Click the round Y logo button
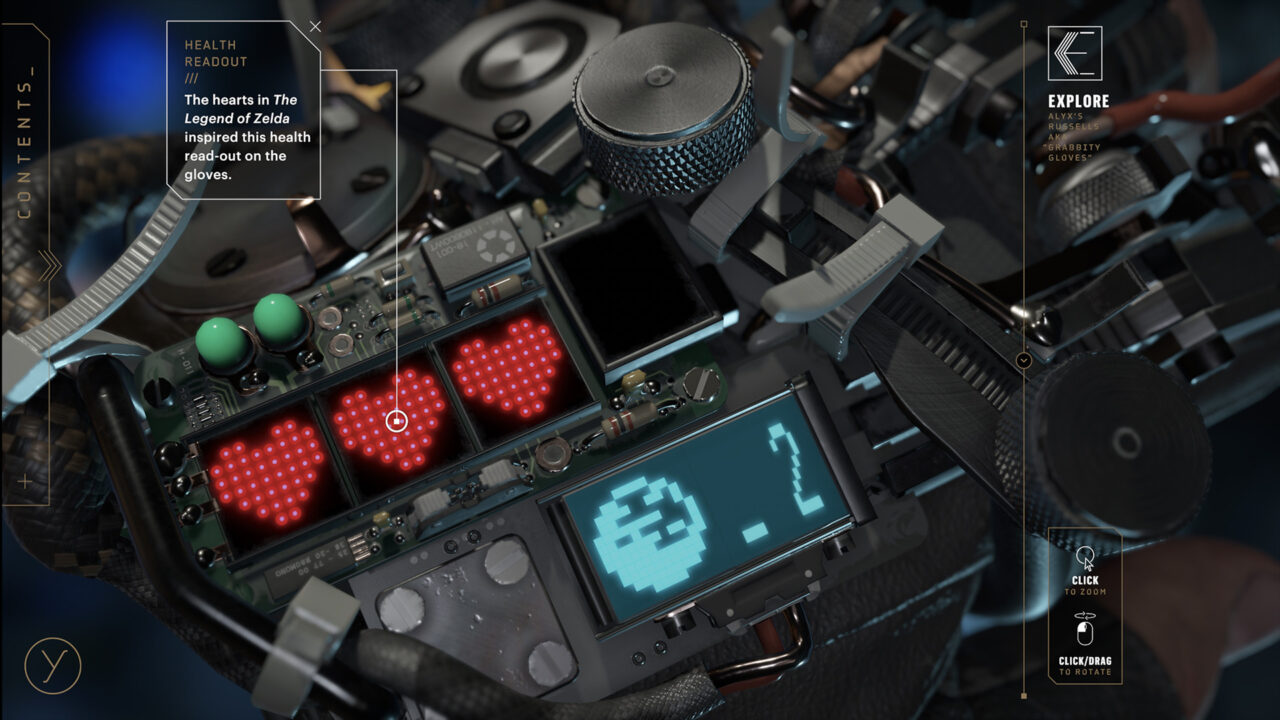This screenshot has height=720, width=1280. 52,665
